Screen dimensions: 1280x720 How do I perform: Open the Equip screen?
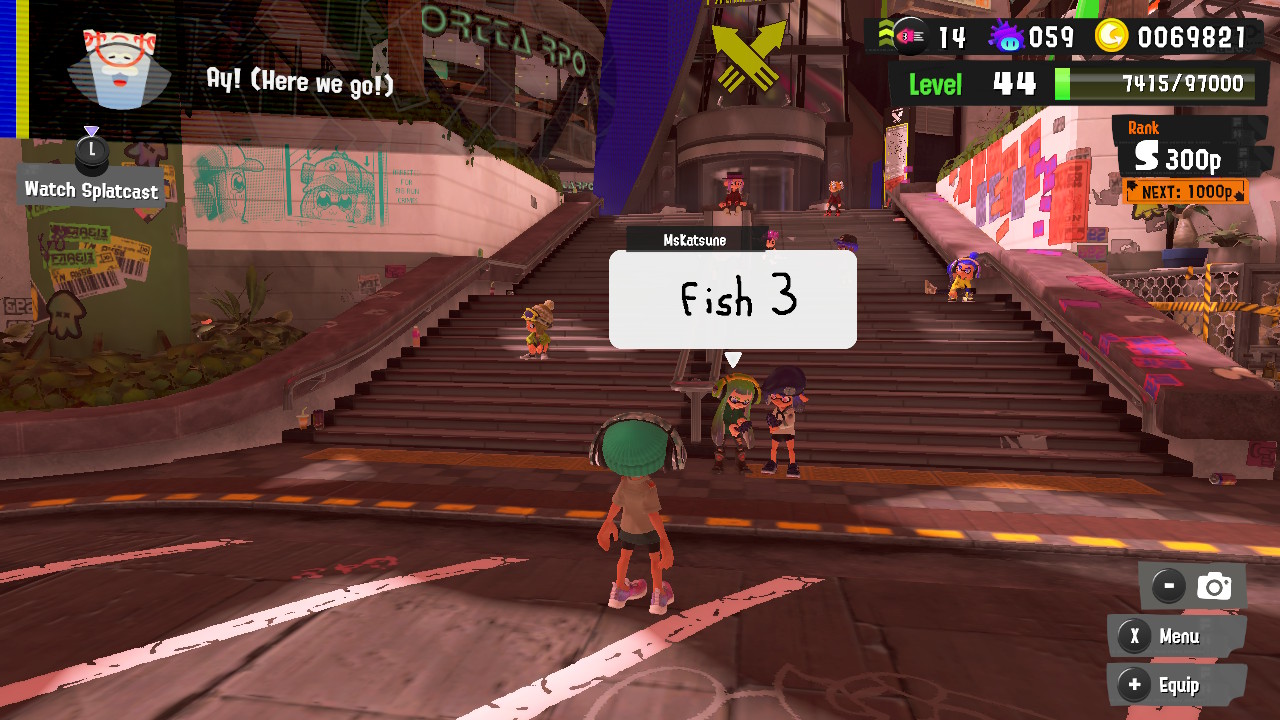click(1176, 685)
